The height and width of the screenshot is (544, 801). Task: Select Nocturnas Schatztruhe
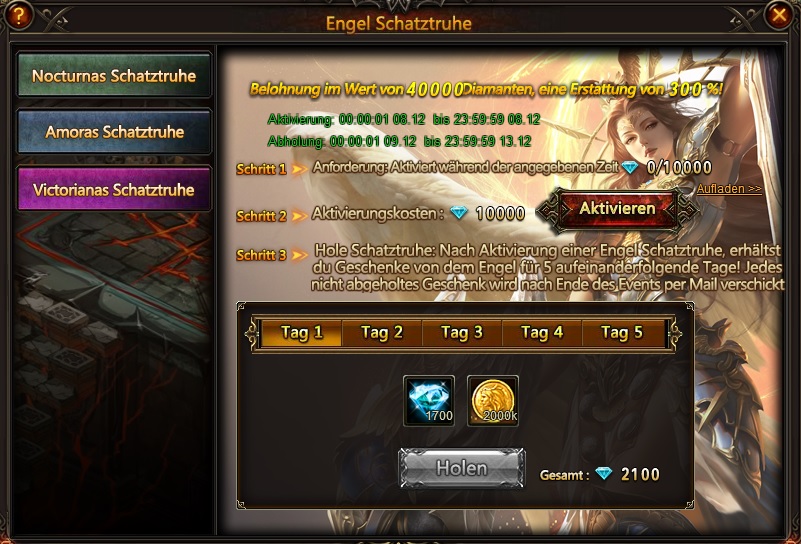coord(114,76)
